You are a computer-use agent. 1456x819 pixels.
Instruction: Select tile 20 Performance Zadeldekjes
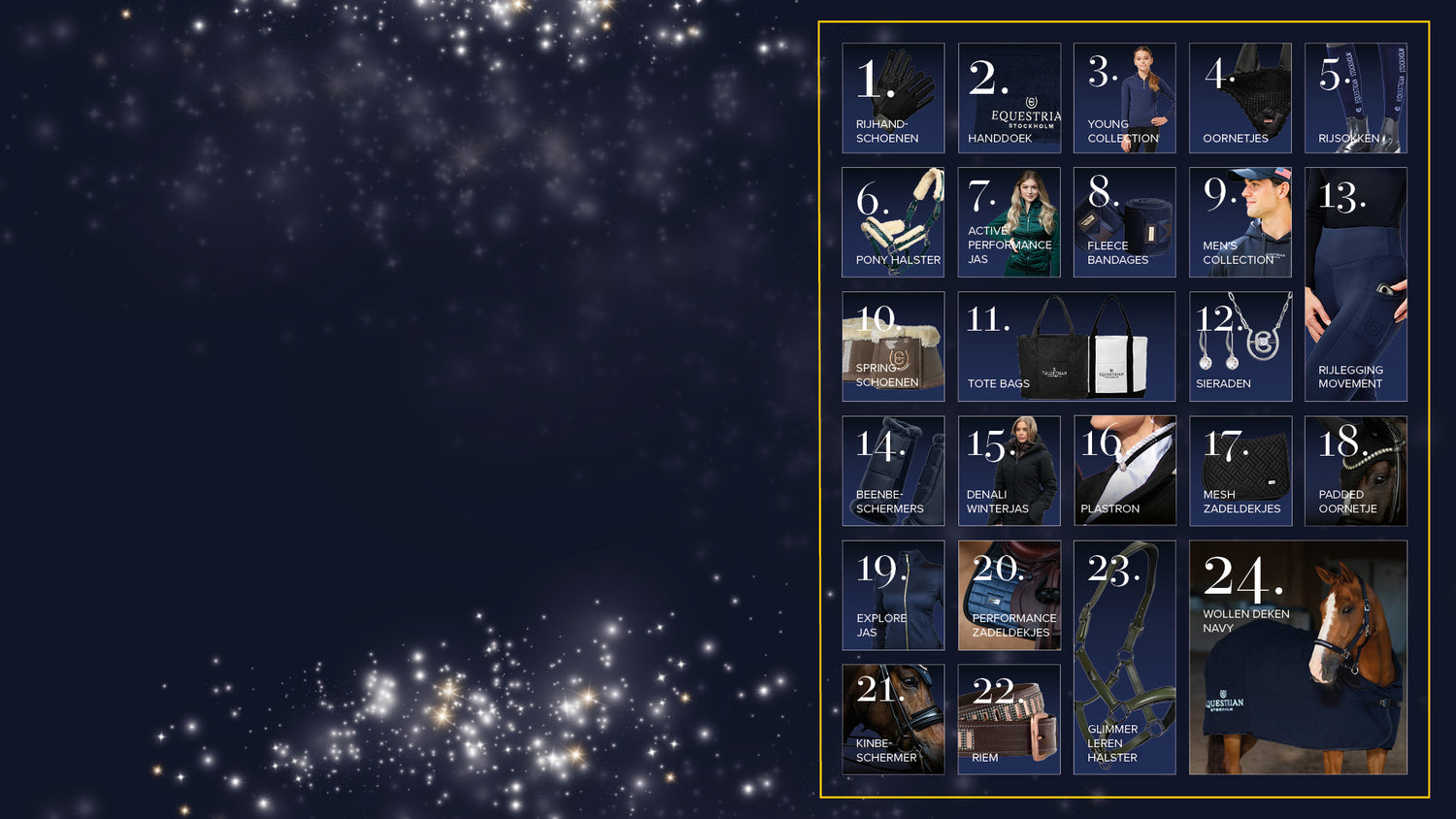pos(1009,595)
